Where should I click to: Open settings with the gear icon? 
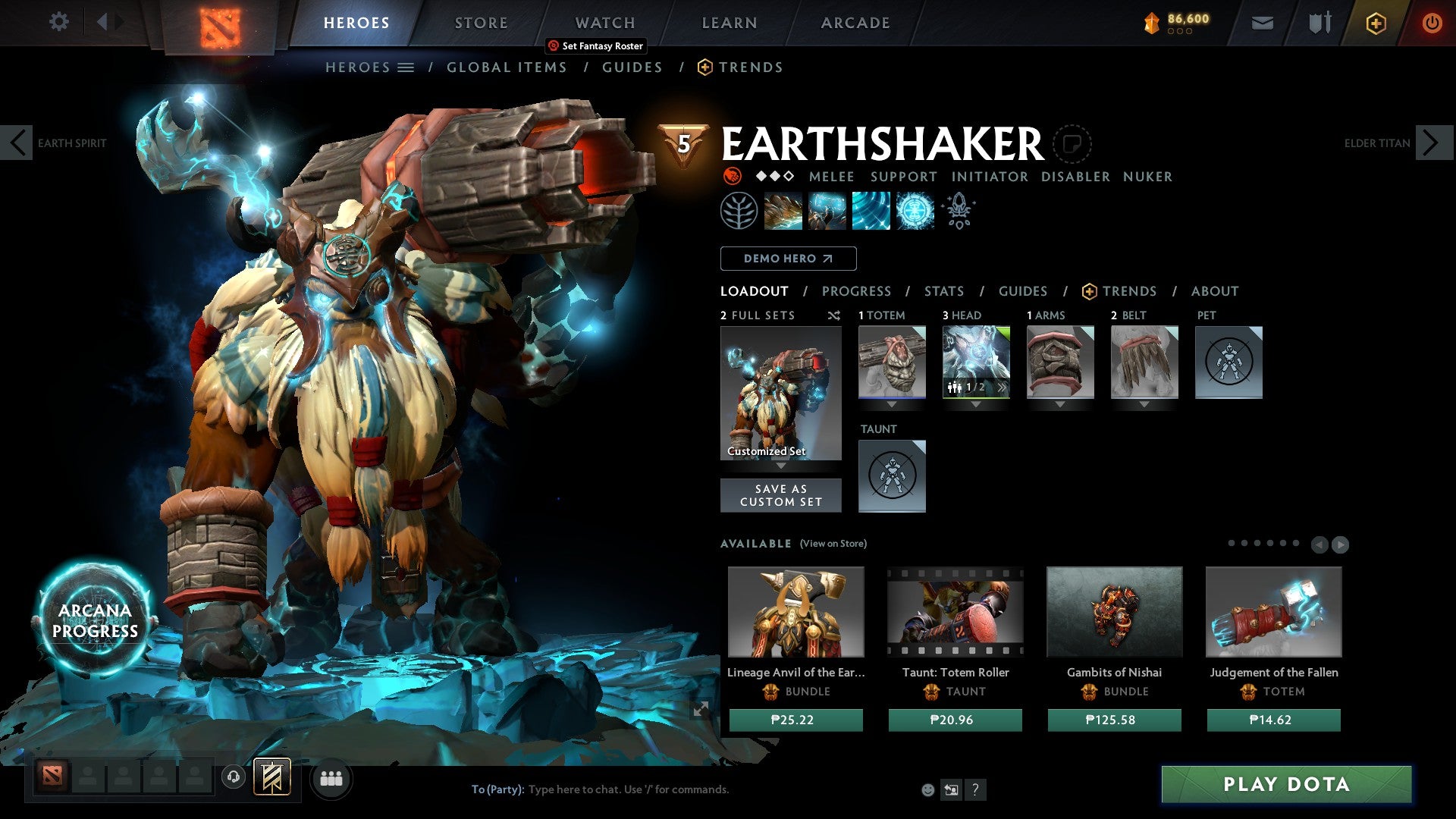tap(59, 22)
